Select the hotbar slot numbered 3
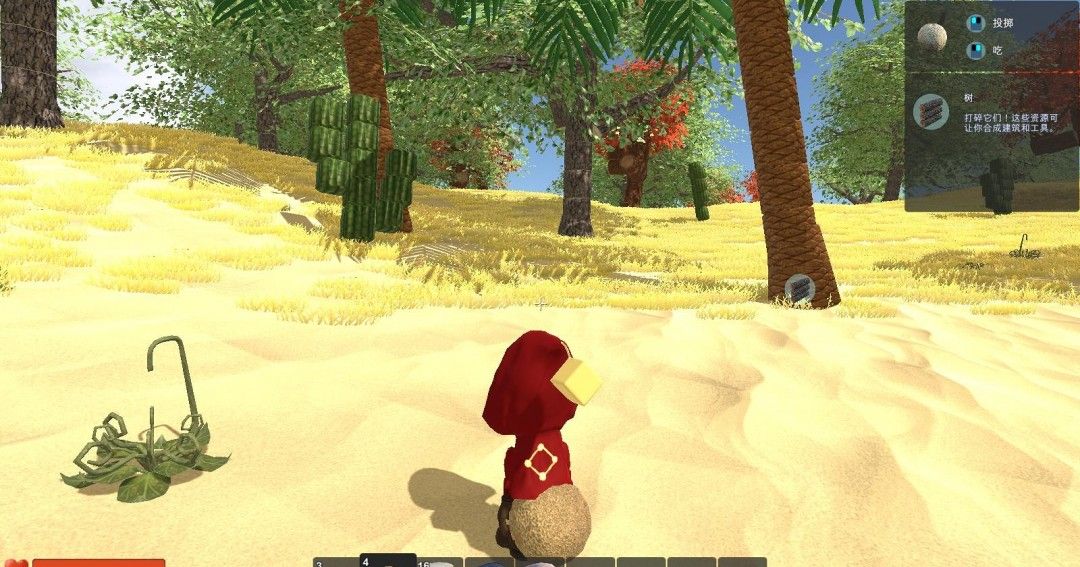Viewport: 1080px width, 567px height. 335,562
